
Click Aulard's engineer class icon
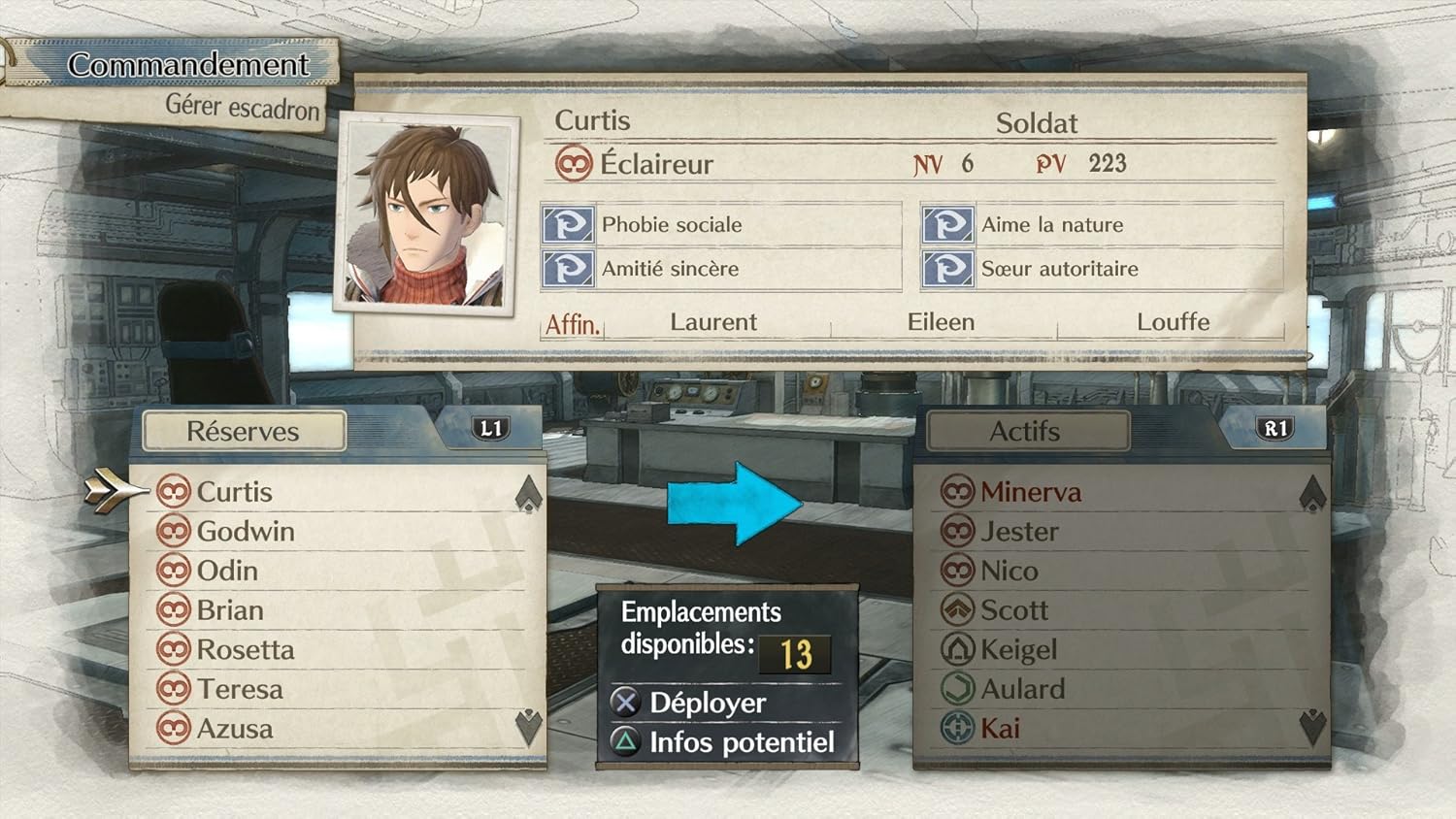pyautogui.click(x=959, y=689)
